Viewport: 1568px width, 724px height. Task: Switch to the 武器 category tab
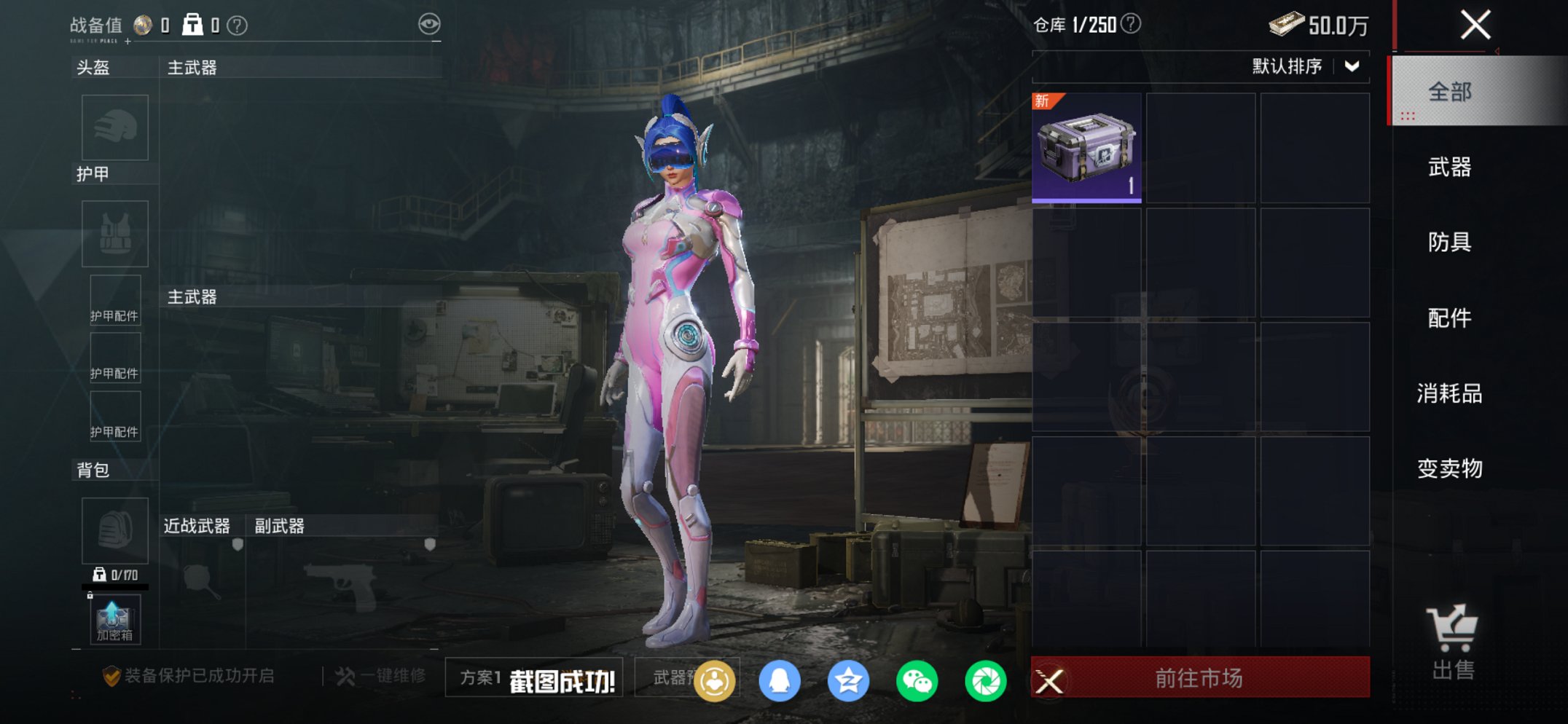(x=1450, y=168)
